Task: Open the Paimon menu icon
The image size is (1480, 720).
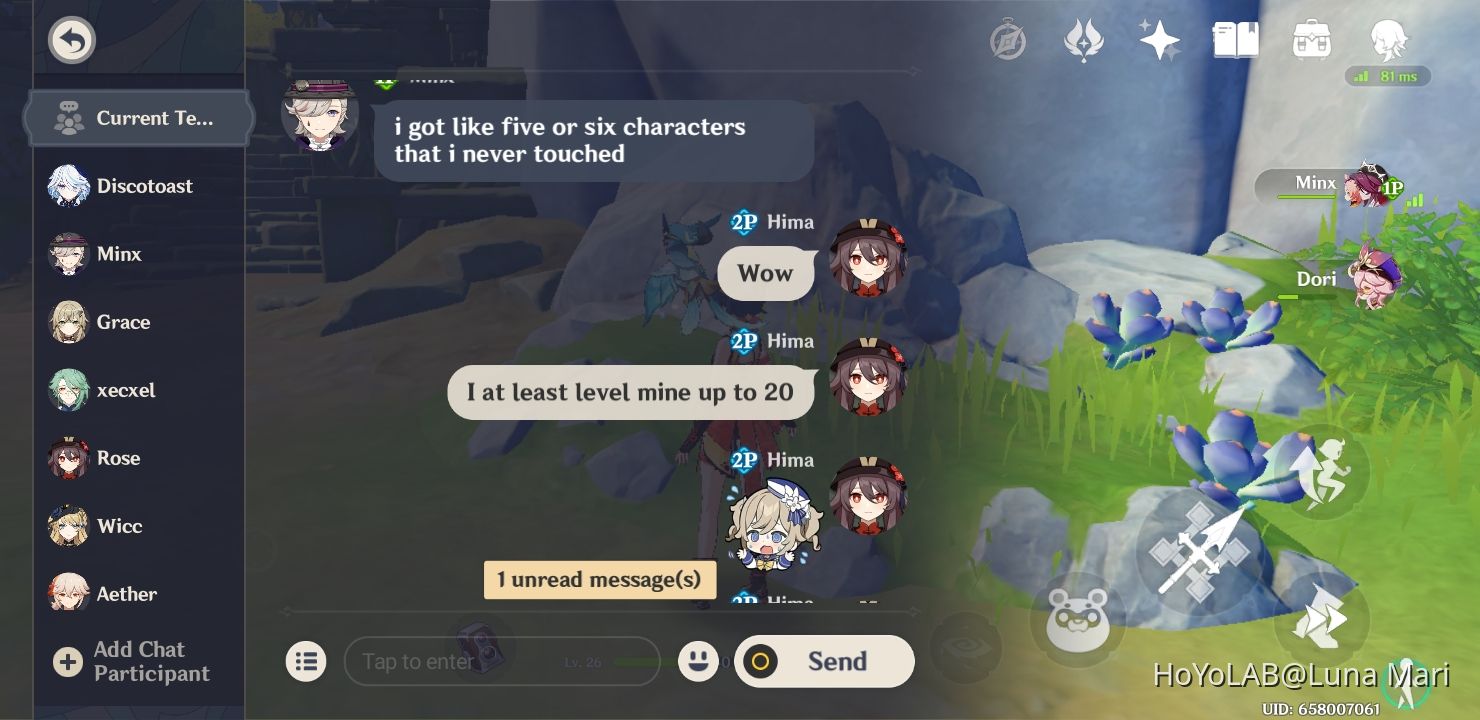Action: coord(1389,41)
